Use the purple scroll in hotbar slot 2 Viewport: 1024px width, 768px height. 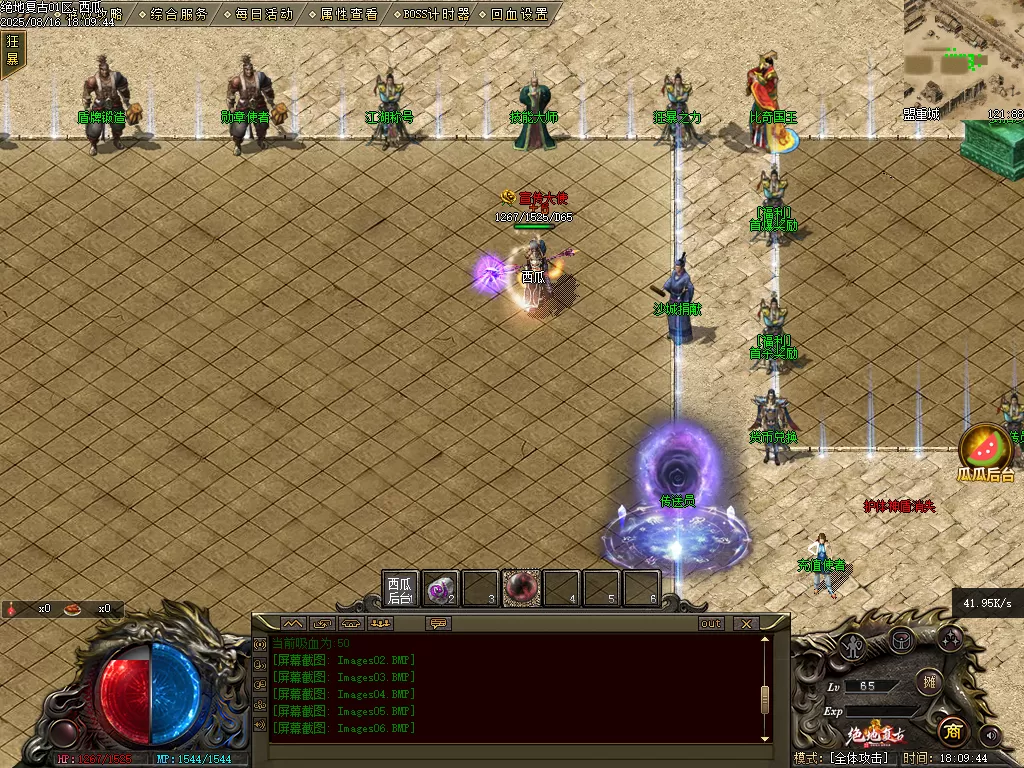[440, 589]
